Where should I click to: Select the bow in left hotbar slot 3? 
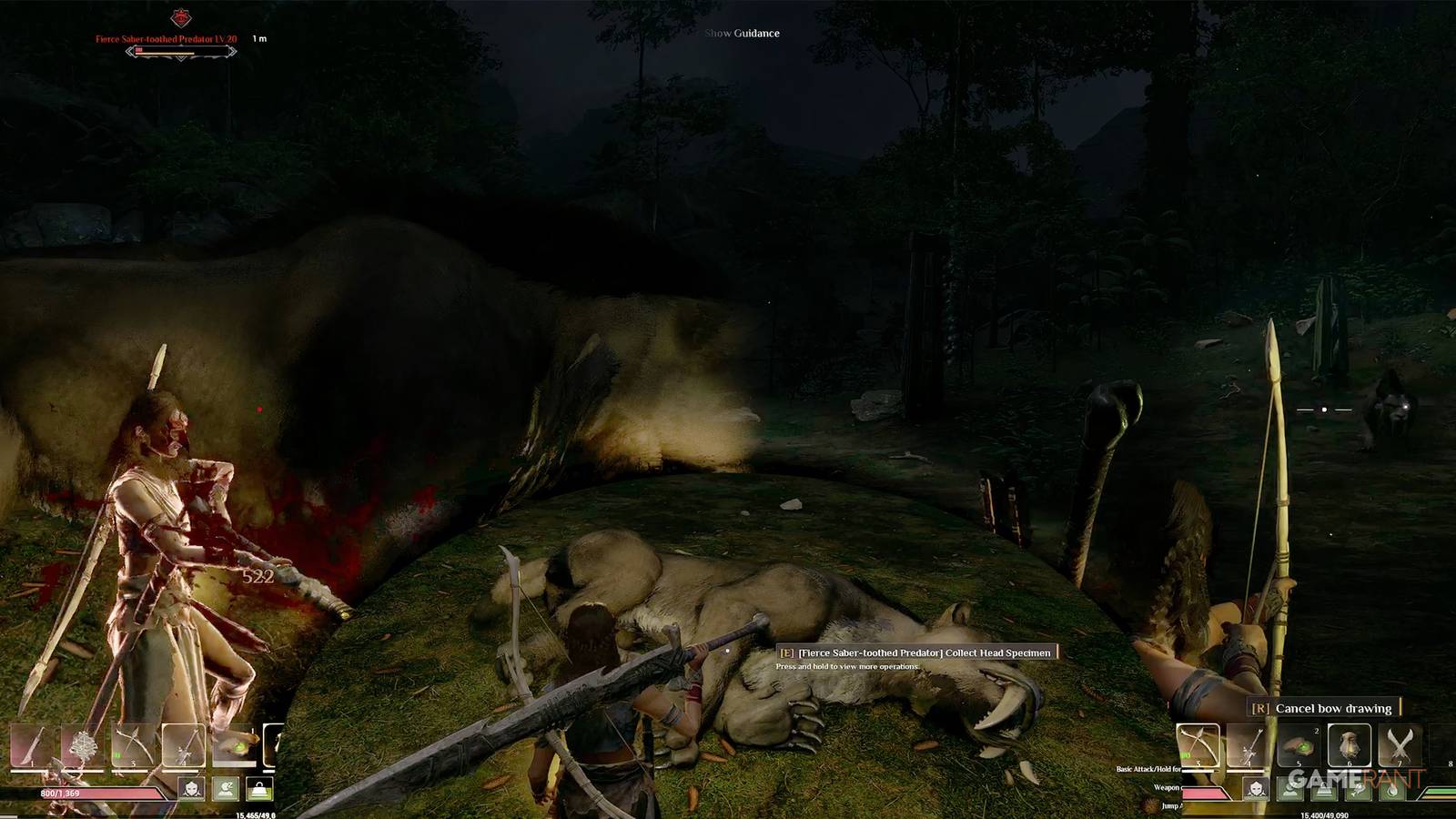point(134,744)
